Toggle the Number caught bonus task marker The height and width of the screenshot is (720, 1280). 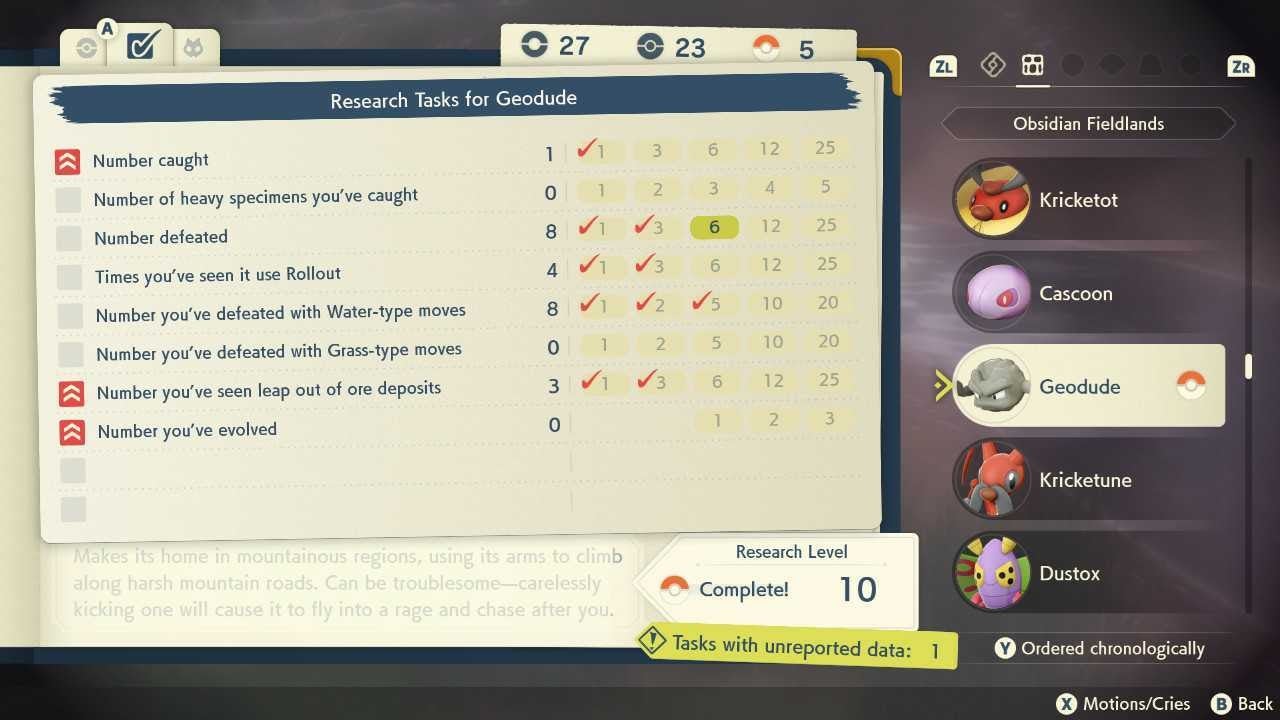click(68, 160)
